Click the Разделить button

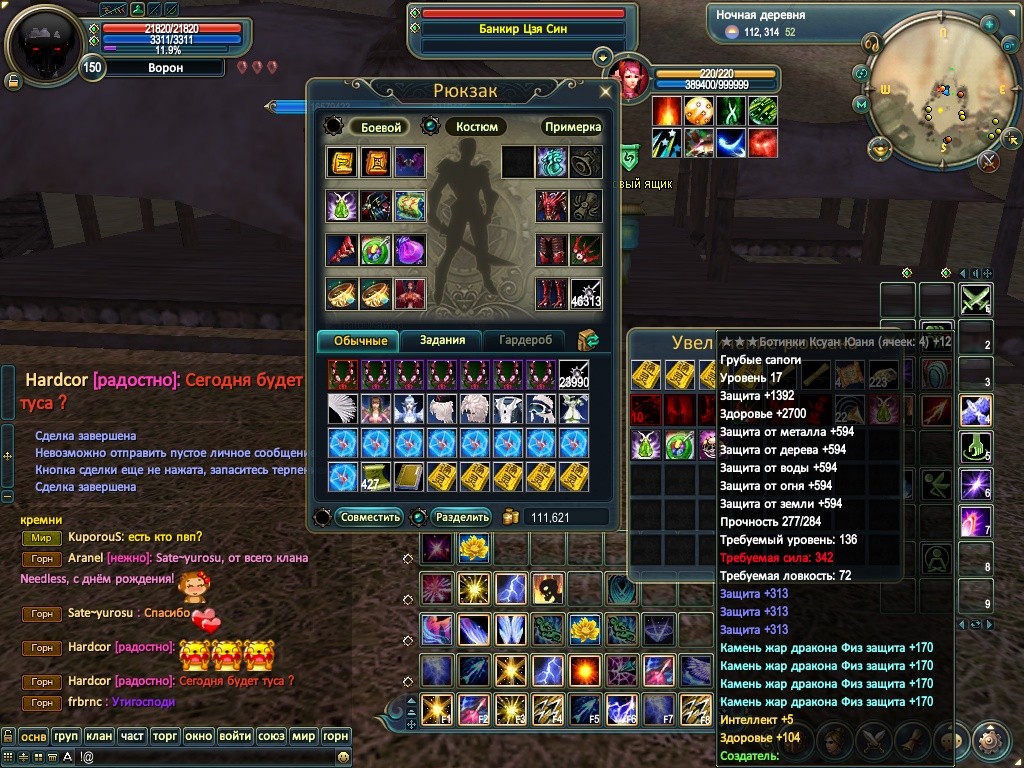pyautogui.click(x=462, y=517)
